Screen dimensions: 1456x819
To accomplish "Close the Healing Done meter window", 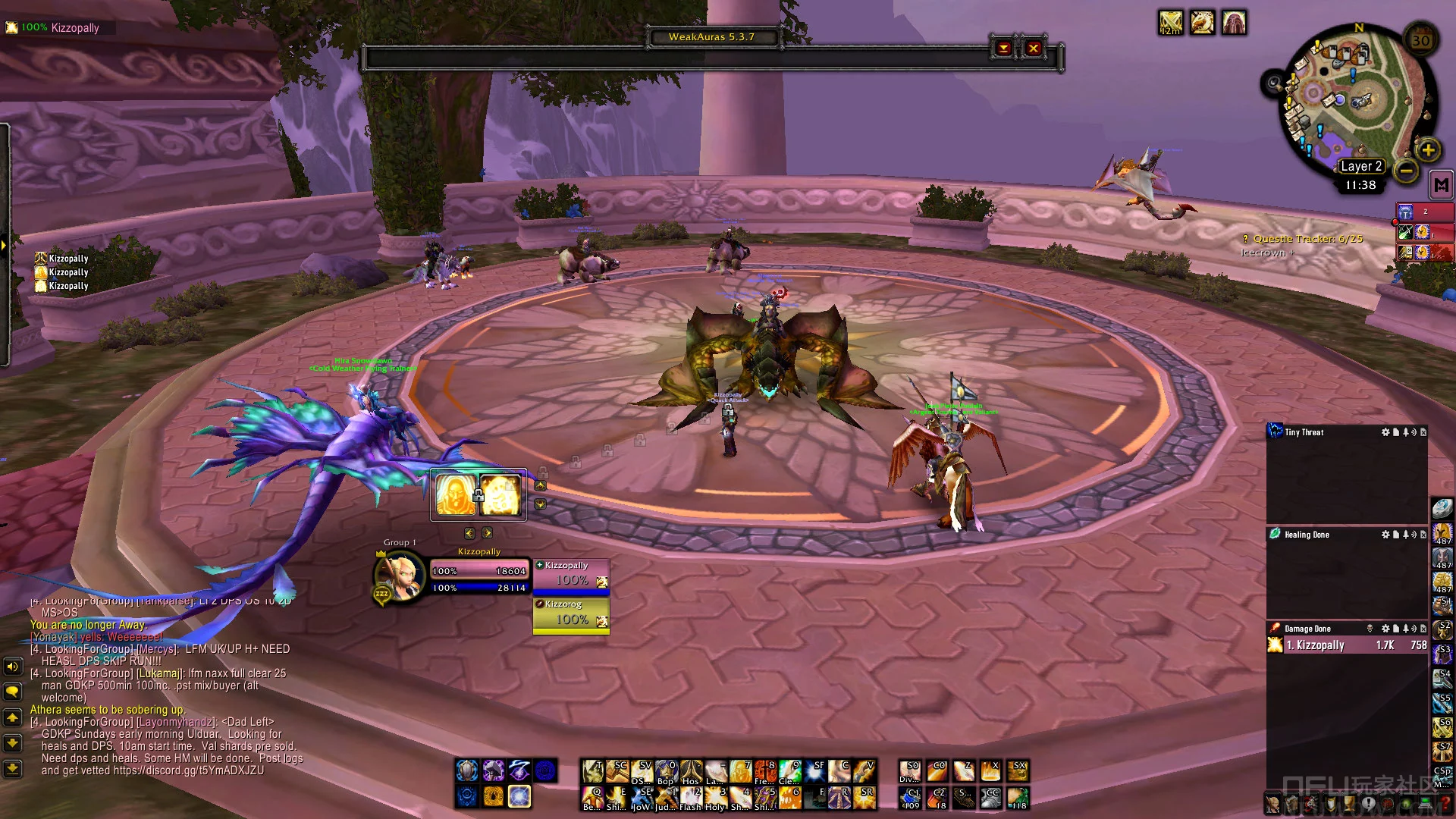I will click(x=1423, y=535).
